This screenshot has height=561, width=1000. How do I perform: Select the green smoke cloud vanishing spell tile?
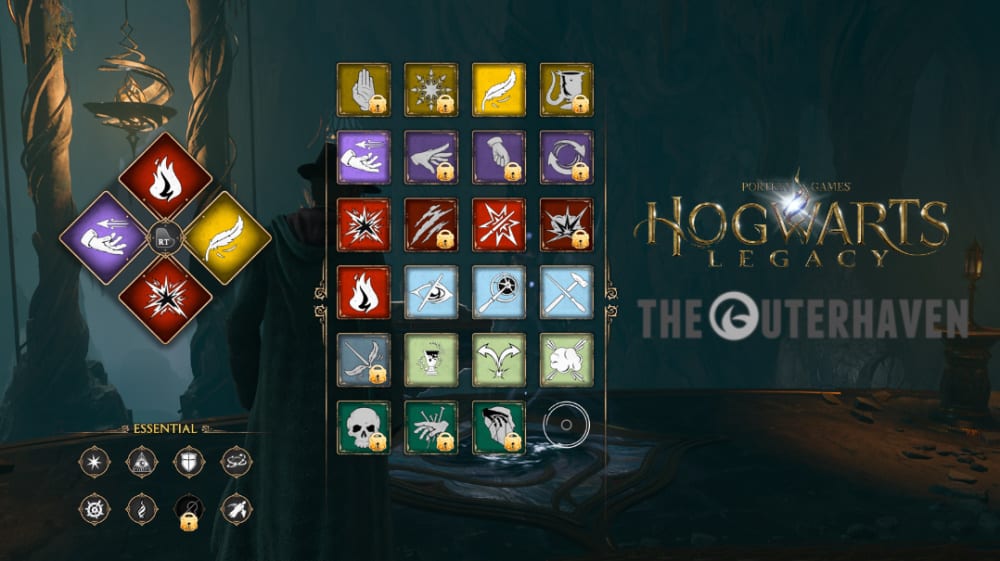pos(566,359)
